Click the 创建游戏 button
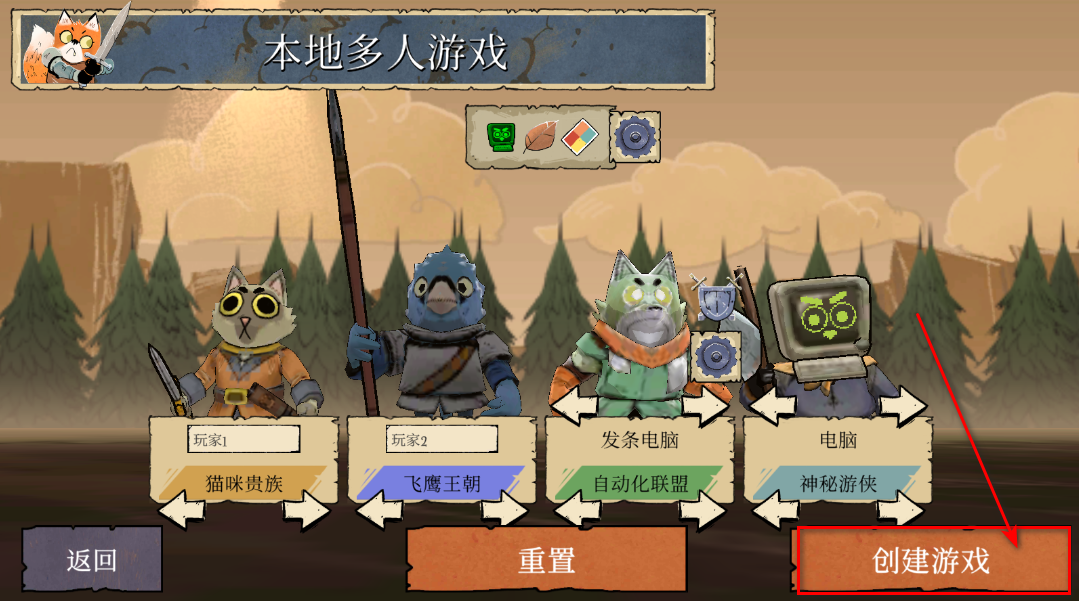1079x601 pixels. pos(931,560)
